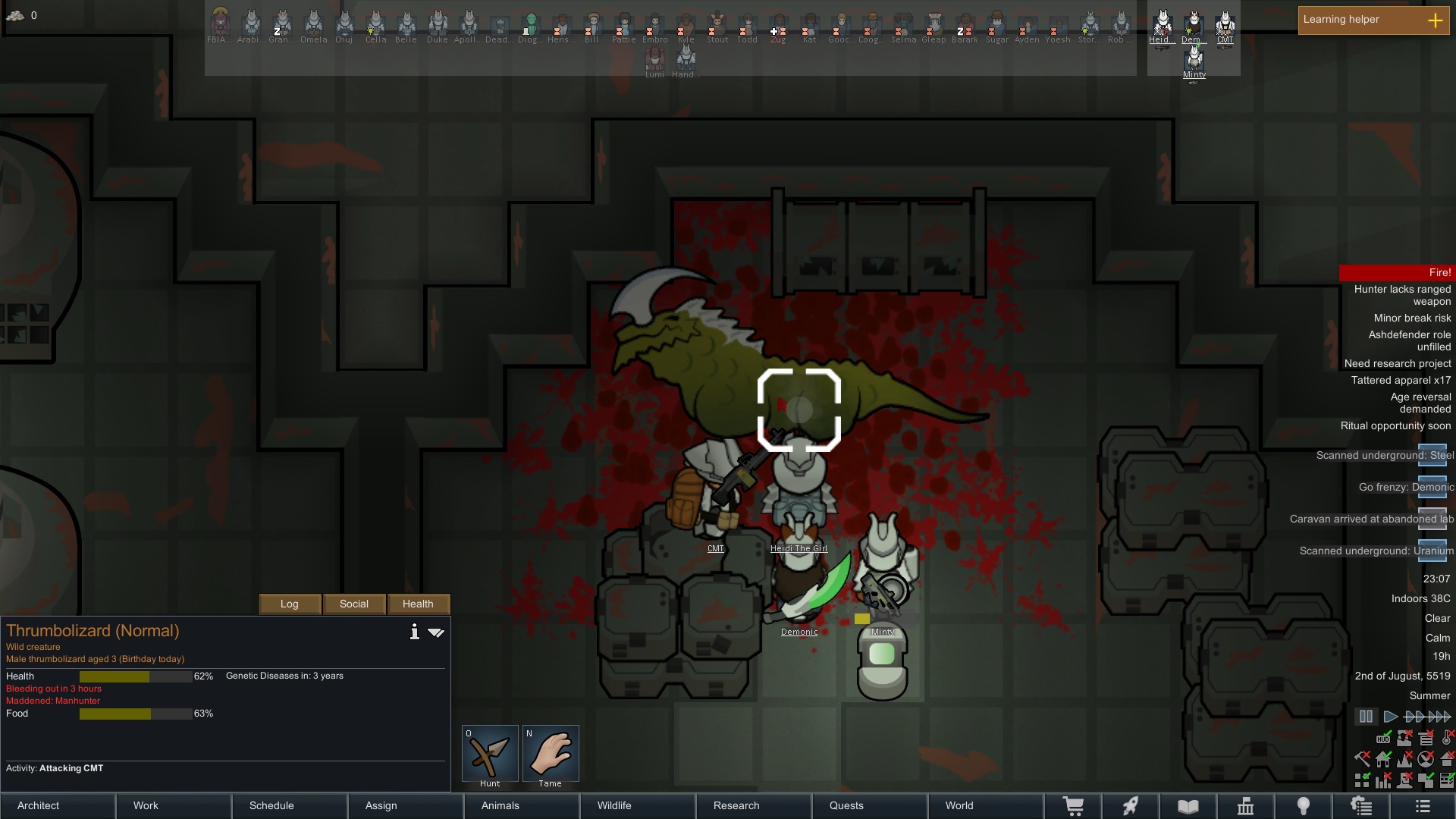Open the Work tab
This screenshot has height=819, width=1456.
coord(174,805)
